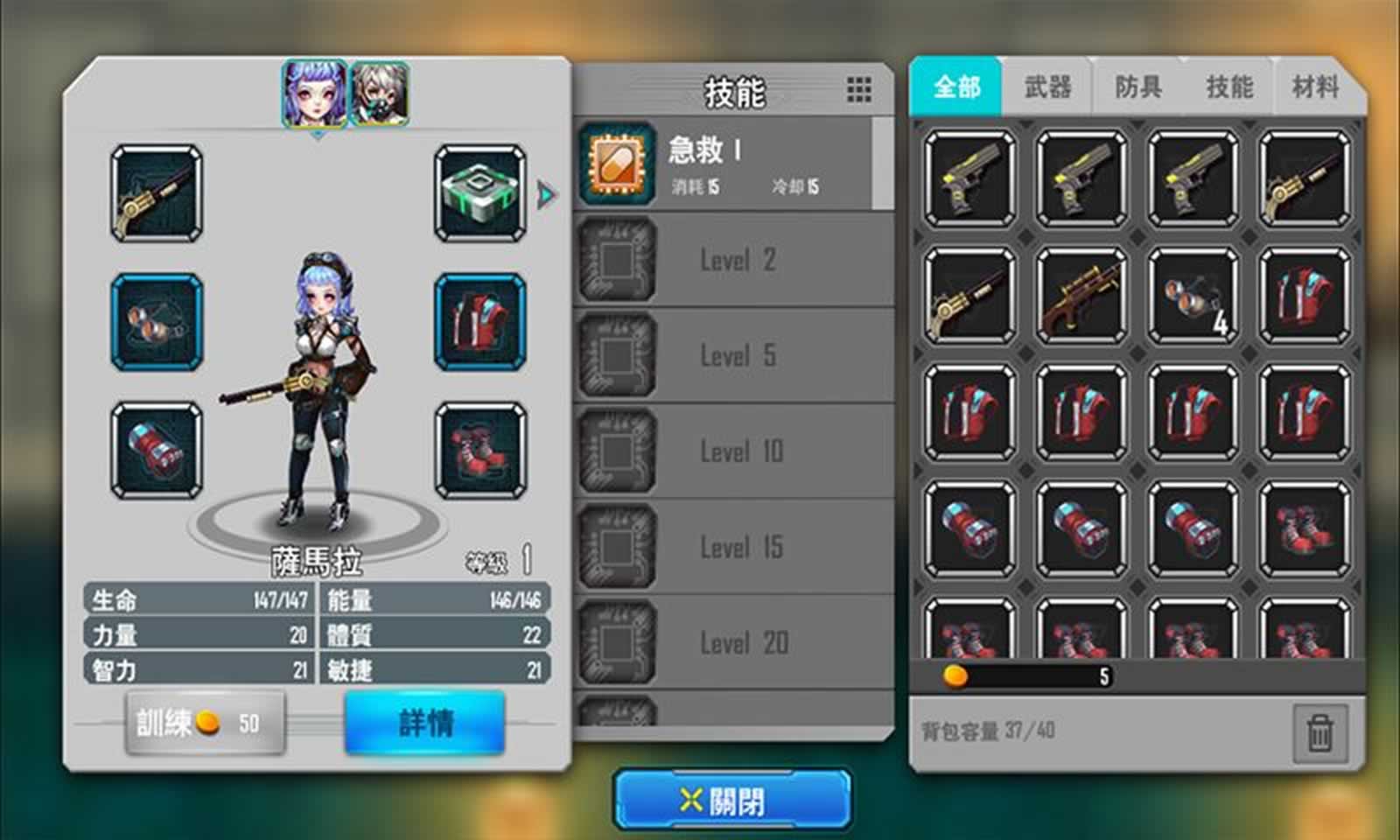Select the golden pistol in the inventory
This screenshot has height=840, width=1400.
[x=969, y=179]
